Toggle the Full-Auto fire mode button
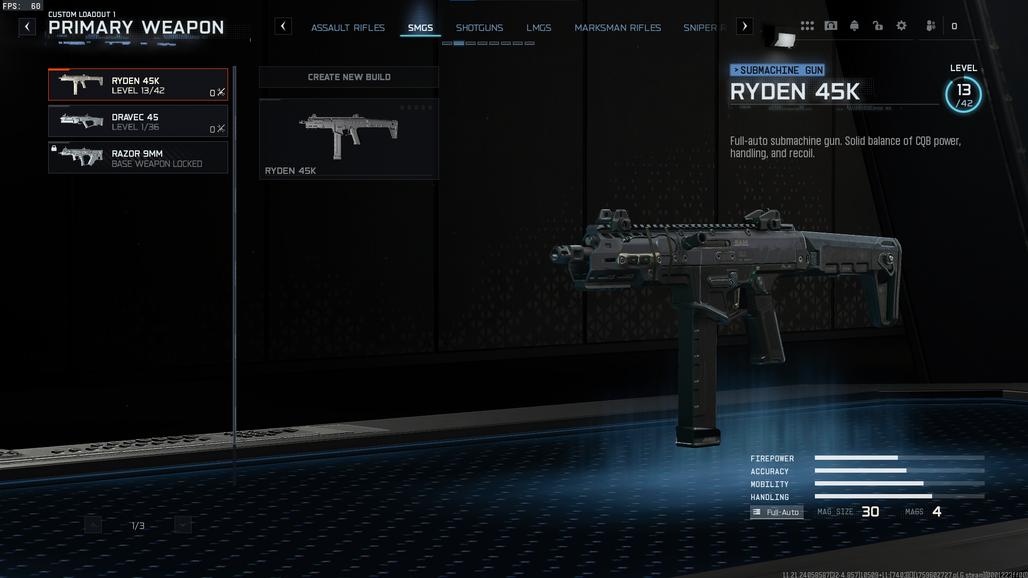1028x578 pixels. click(777, 512)
